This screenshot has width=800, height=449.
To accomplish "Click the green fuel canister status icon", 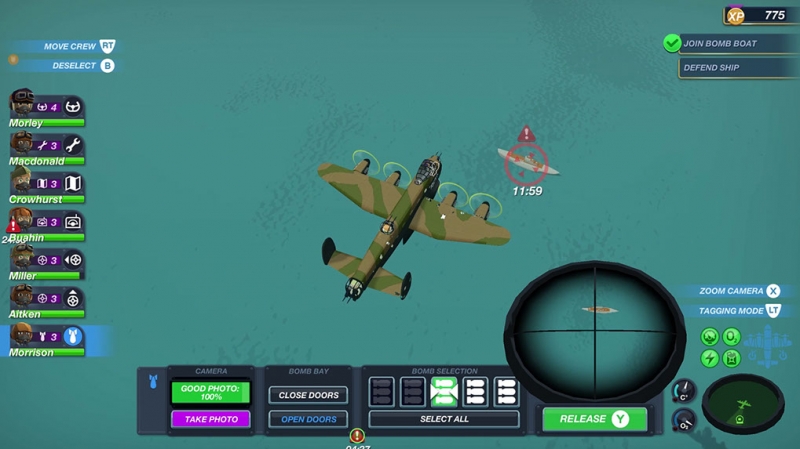I will point(732,358).
